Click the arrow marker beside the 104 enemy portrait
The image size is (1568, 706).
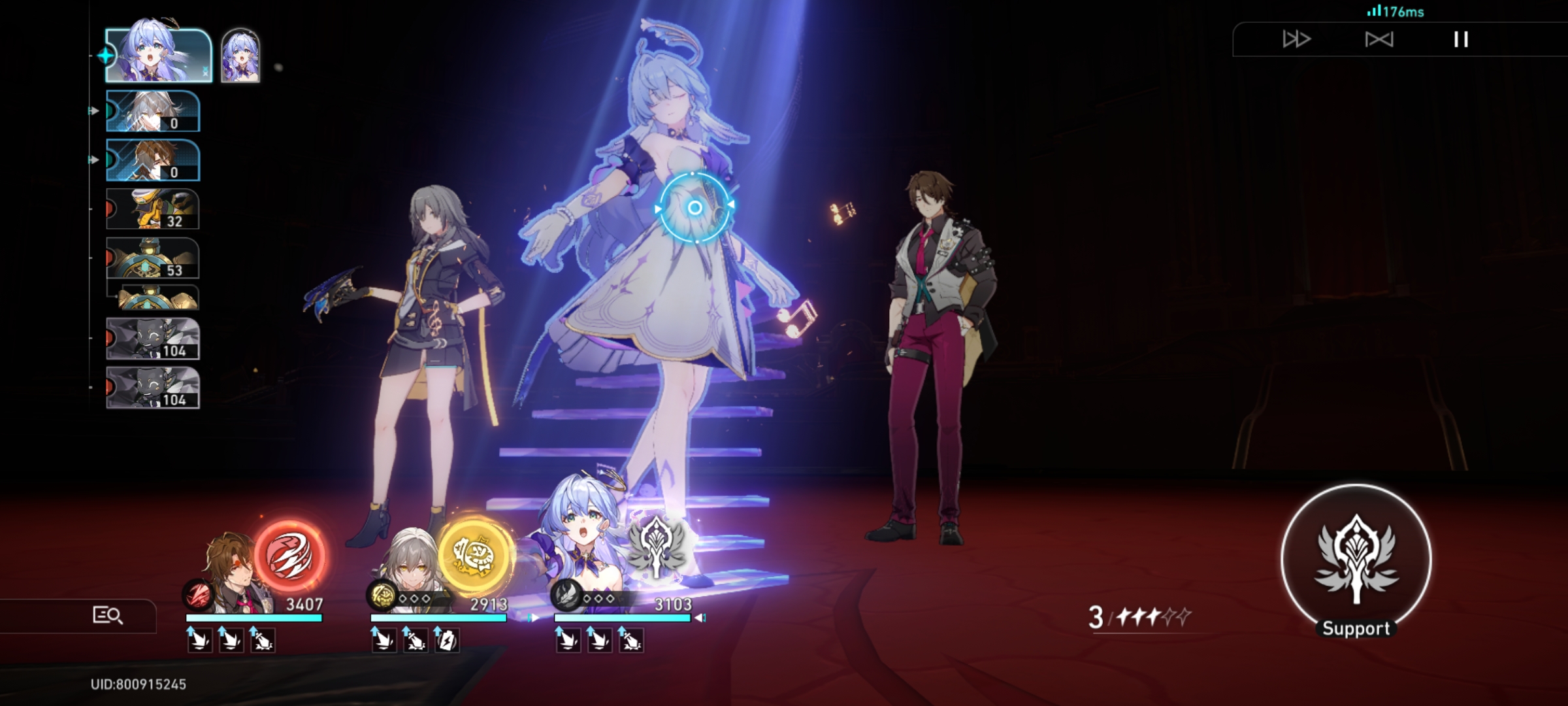(90, 337)
